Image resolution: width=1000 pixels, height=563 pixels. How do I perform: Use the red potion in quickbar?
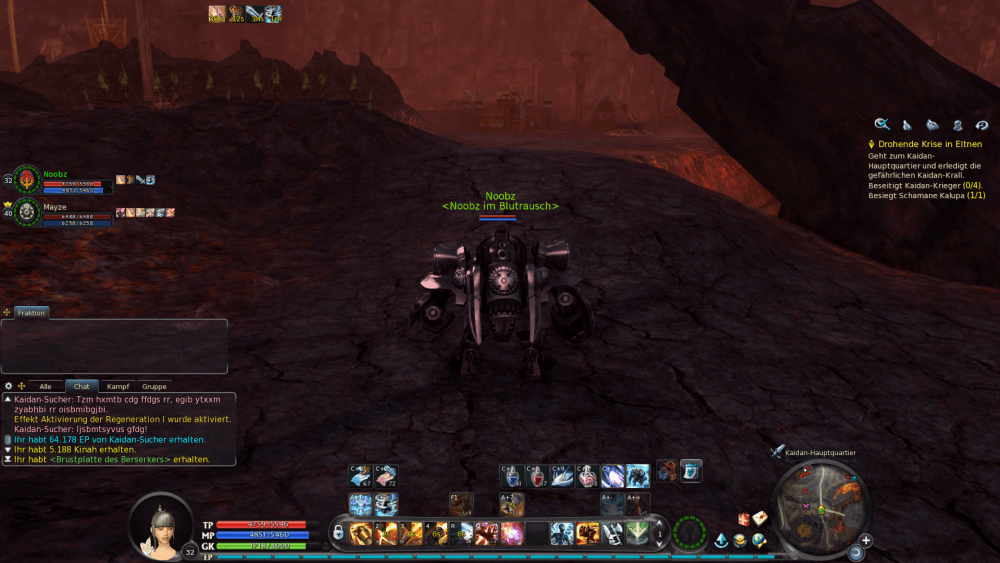538,476
